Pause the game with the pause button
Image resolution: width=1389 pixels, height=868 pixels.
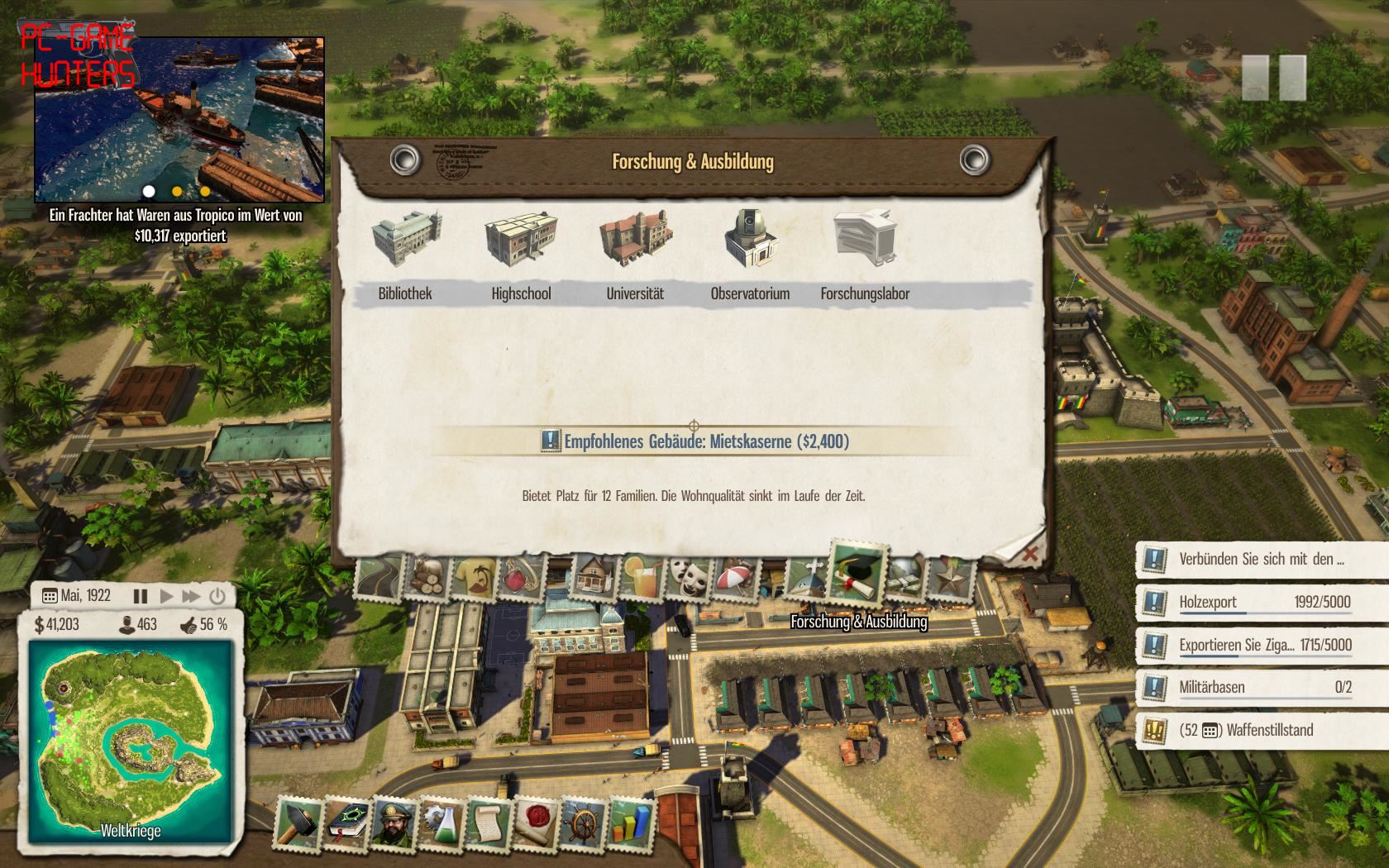click(x=141, y=596)
